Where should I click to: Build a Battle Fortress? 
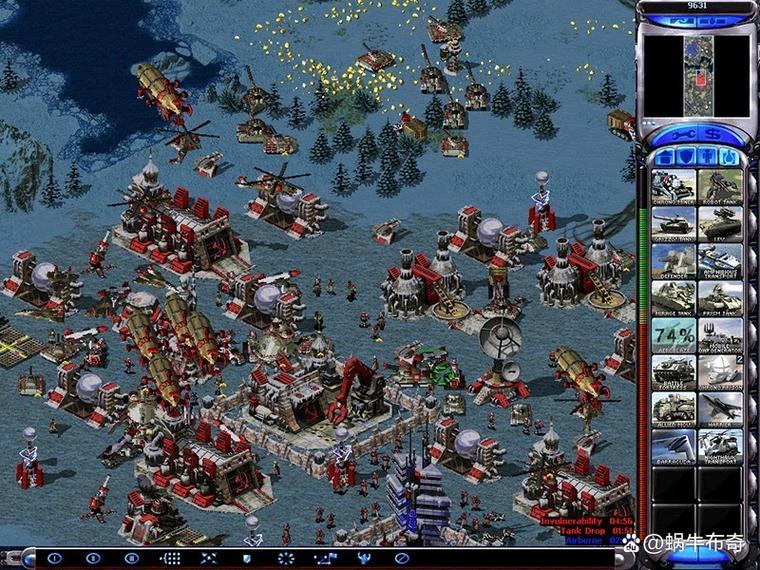[673, 371]
